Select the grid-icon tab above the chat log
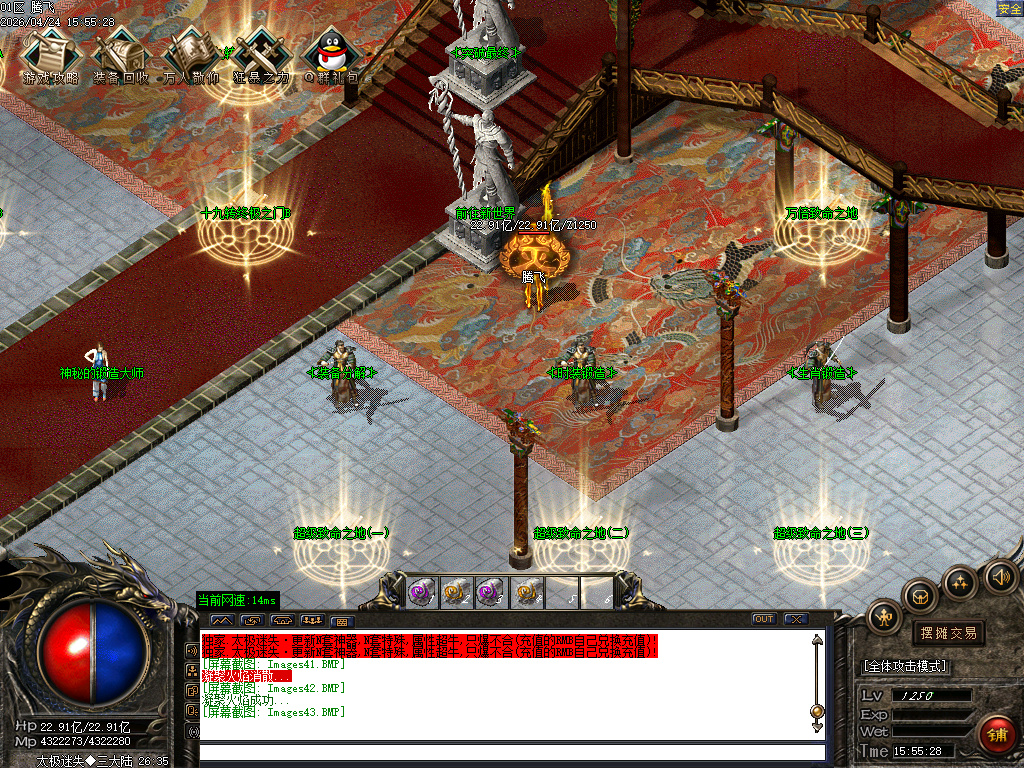The image size is (1024, 768). point(339,621)
